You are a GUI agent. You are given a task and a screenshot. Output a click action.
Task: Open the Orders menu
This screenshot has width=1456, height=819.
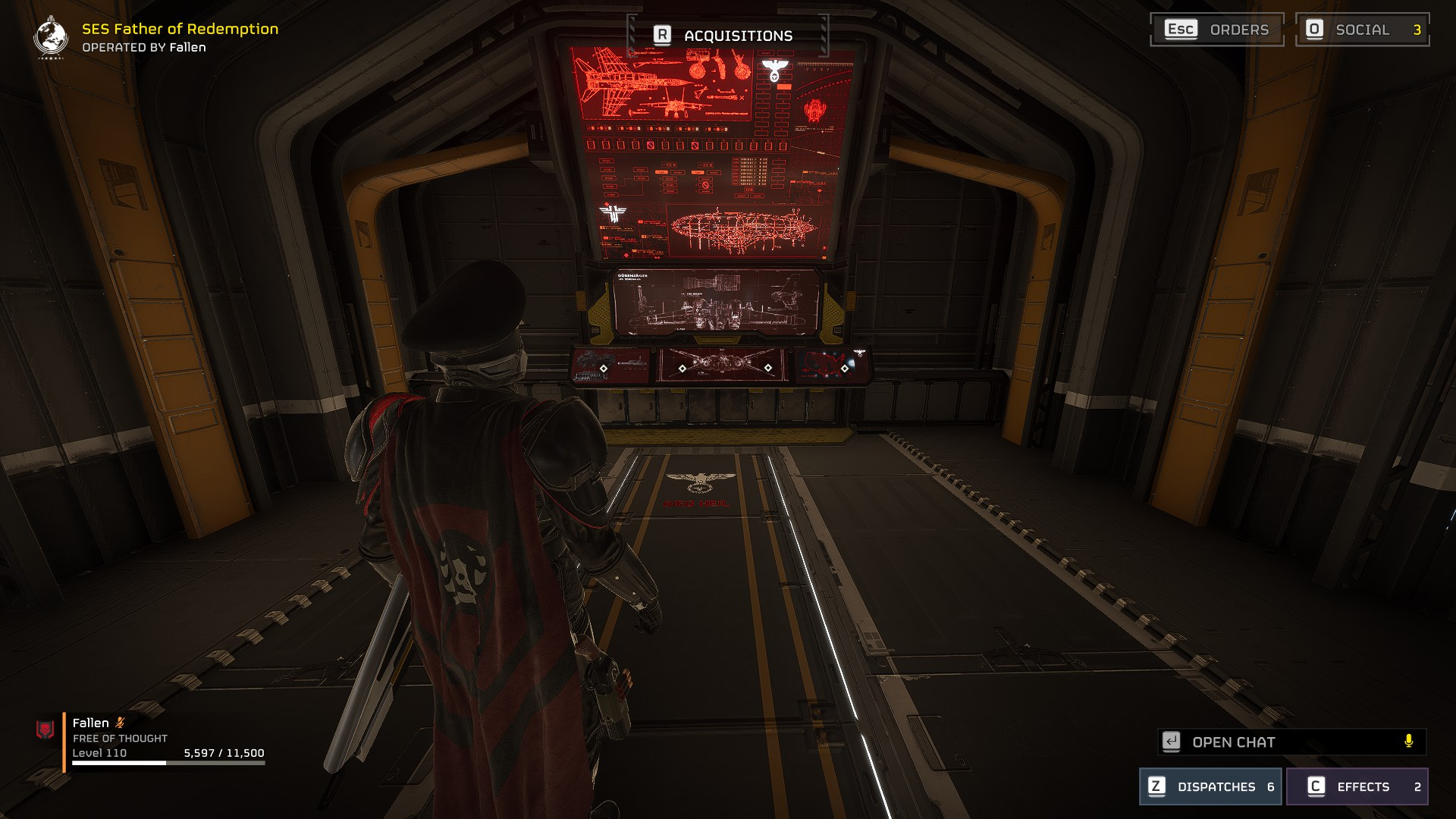(x=1216, y=30)
